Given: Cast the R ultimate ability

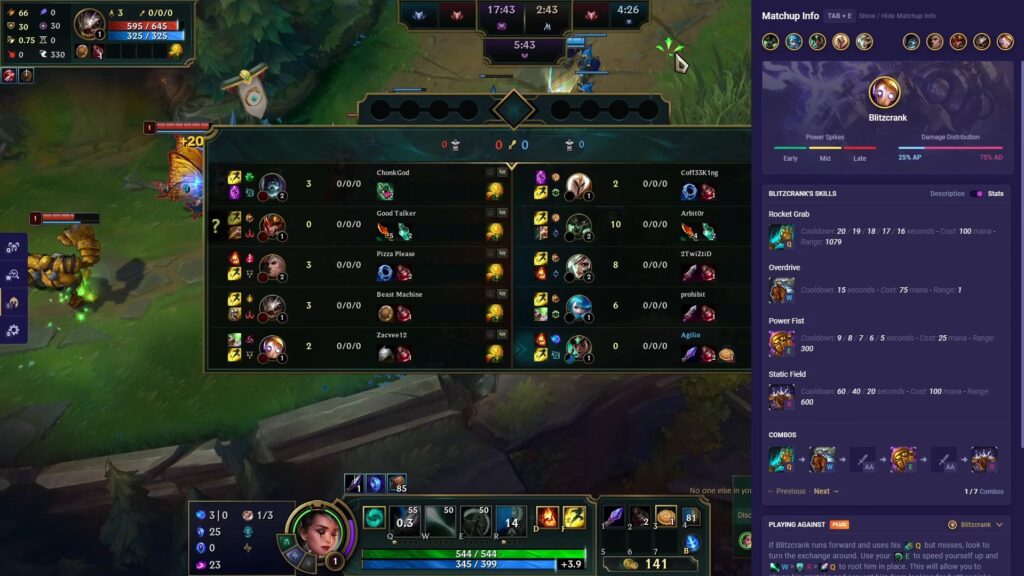Looking at the screenshot, I should [x=510, y=519].
